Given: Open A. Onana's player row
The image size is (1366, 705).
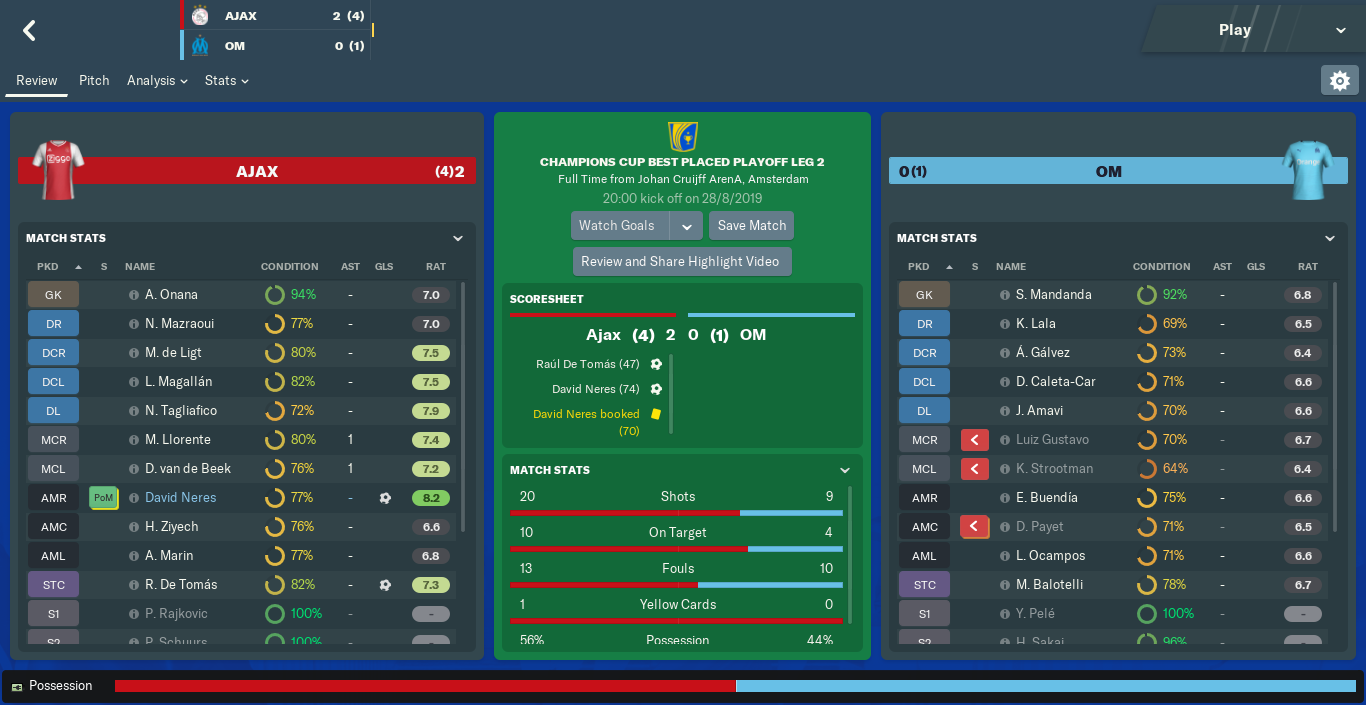Looking at the screenshot, I should click(x=171, y=295).
